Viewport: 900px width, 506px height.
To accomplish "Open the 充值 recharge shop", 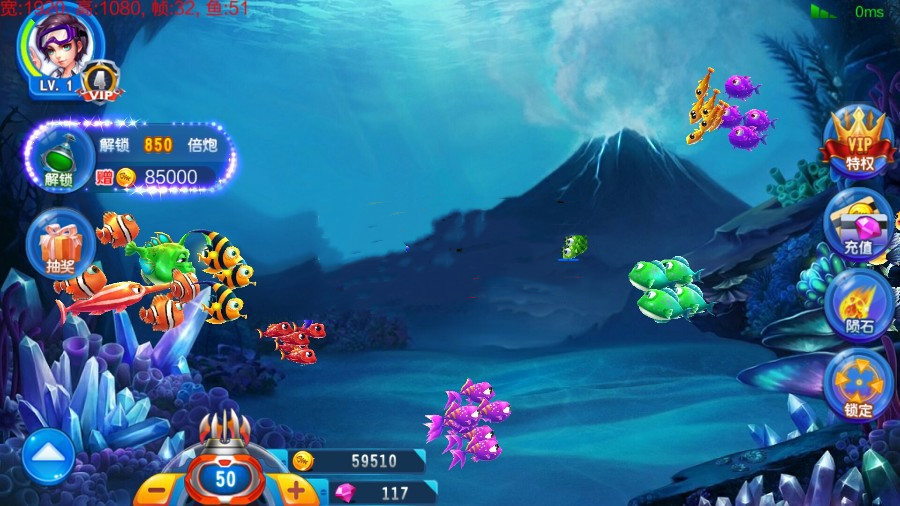I will pyautogui.click(x=859, y=224).
